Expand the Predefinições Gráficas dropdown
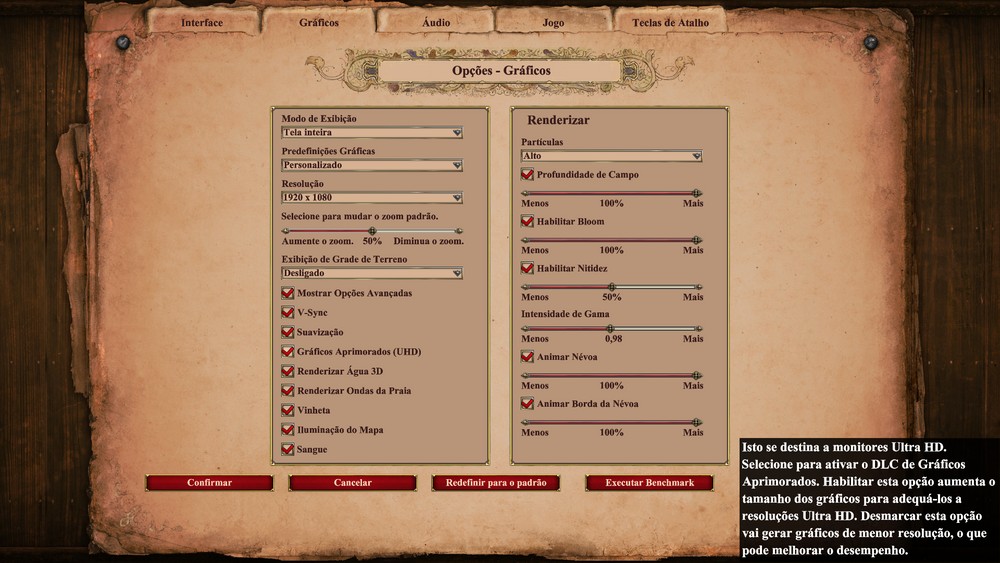1000x563 pixels. [x=371, y=165]
